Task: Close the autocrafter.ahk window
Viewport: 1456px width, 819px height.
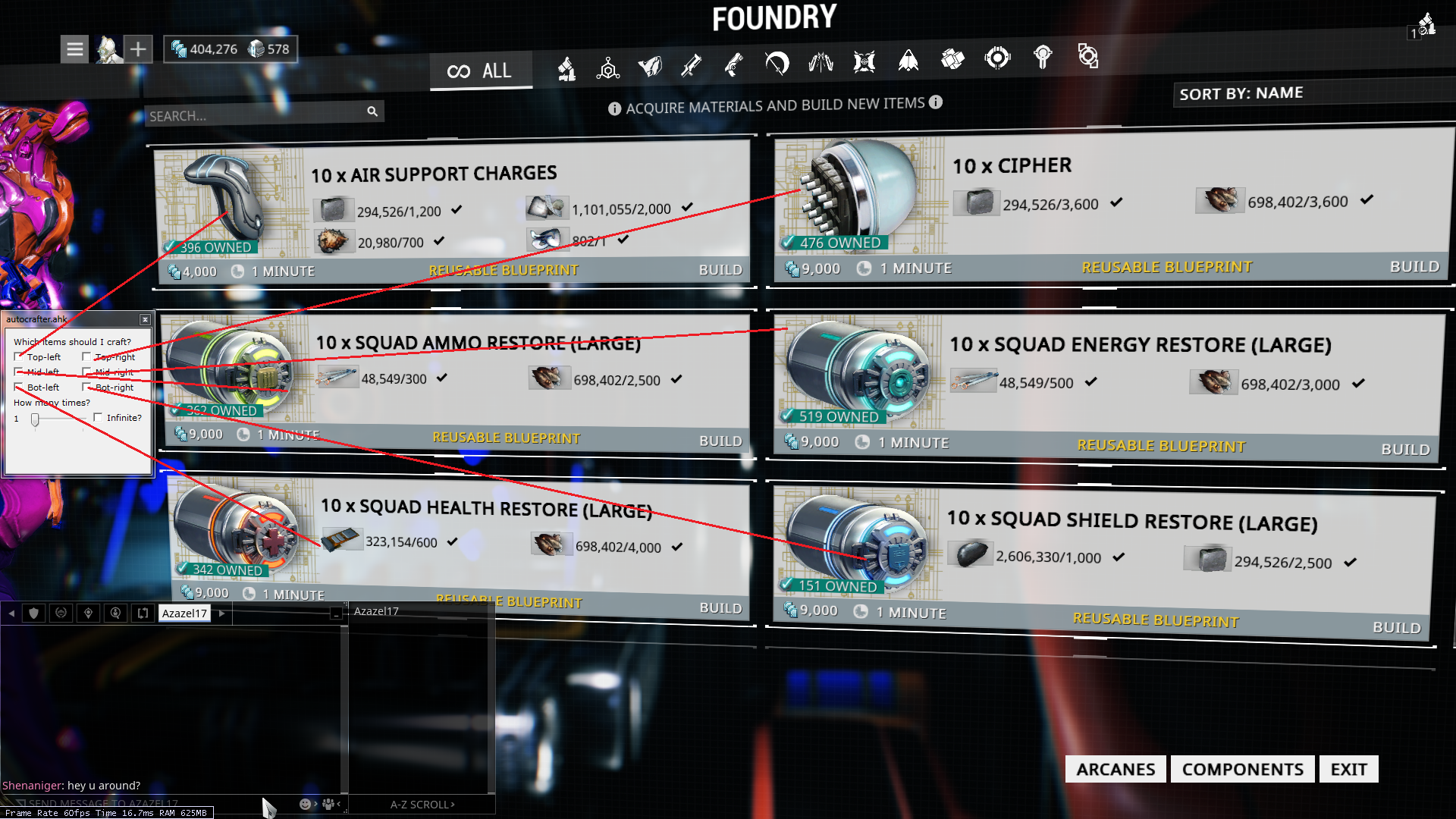Action: coord(145,319)
